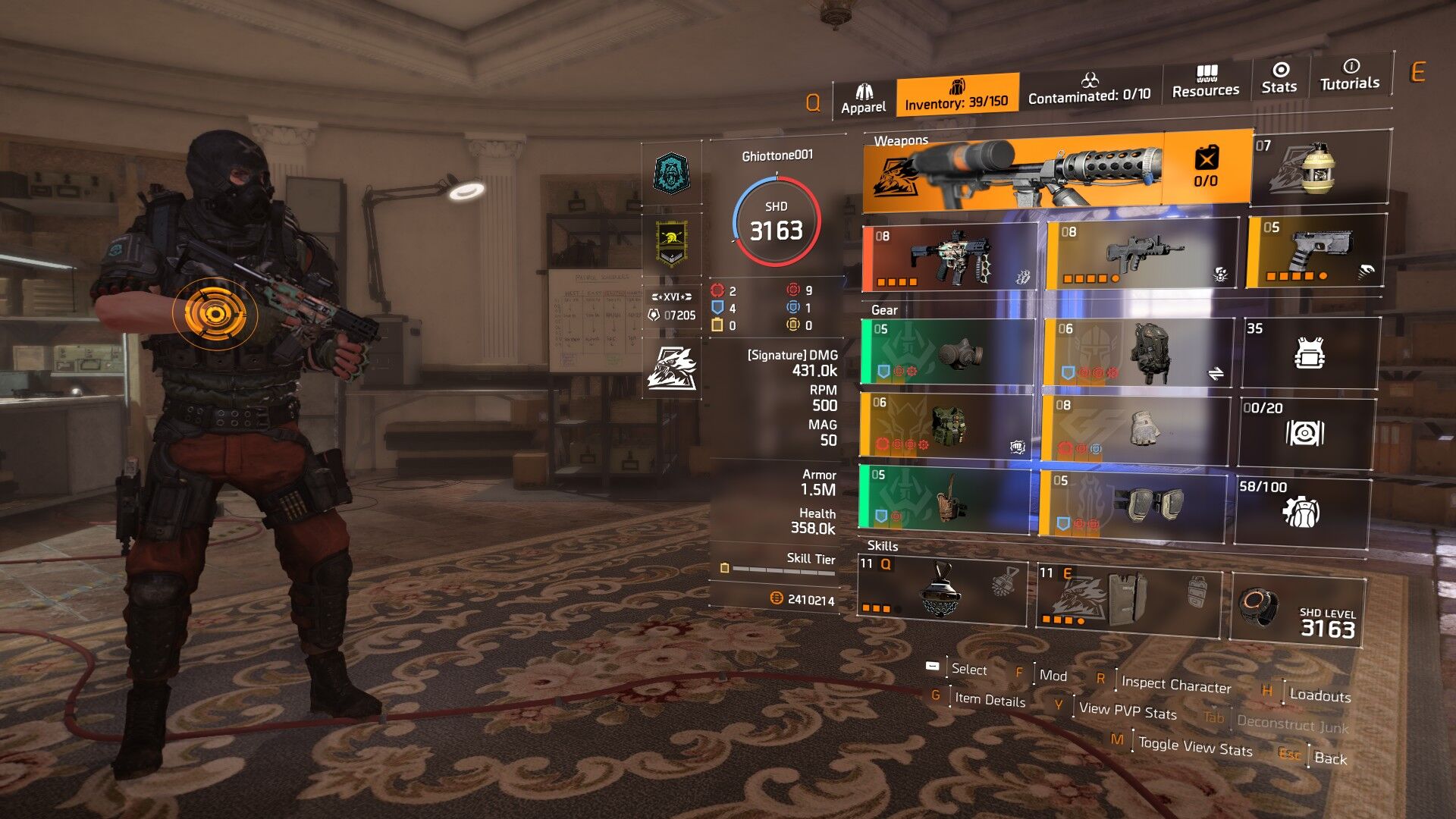Choose the gloves gear slot
Image resolution: width=1456 pixels, height=819 pixels.
click(x=1134, y=427)
